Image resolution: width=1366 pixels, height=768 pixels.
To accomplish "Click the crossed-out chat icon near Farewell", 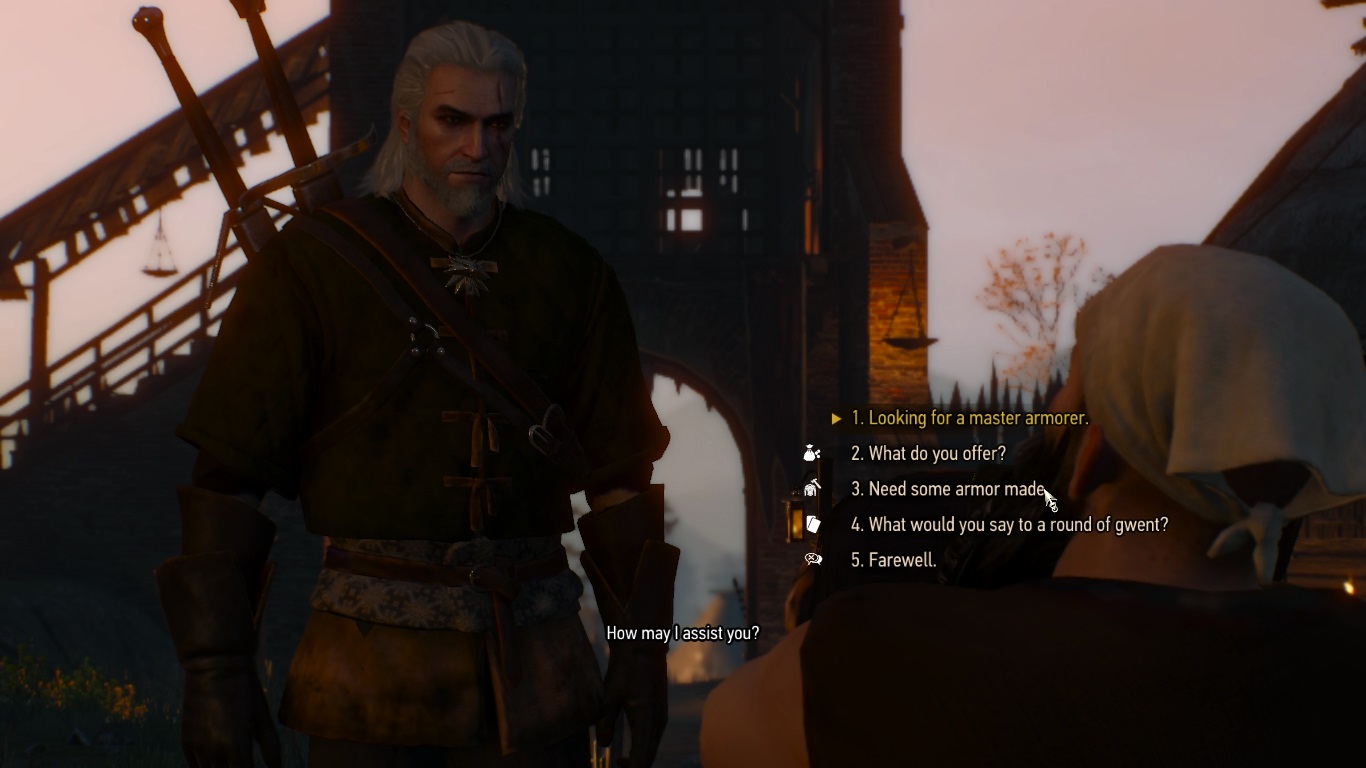I will 812,560.
